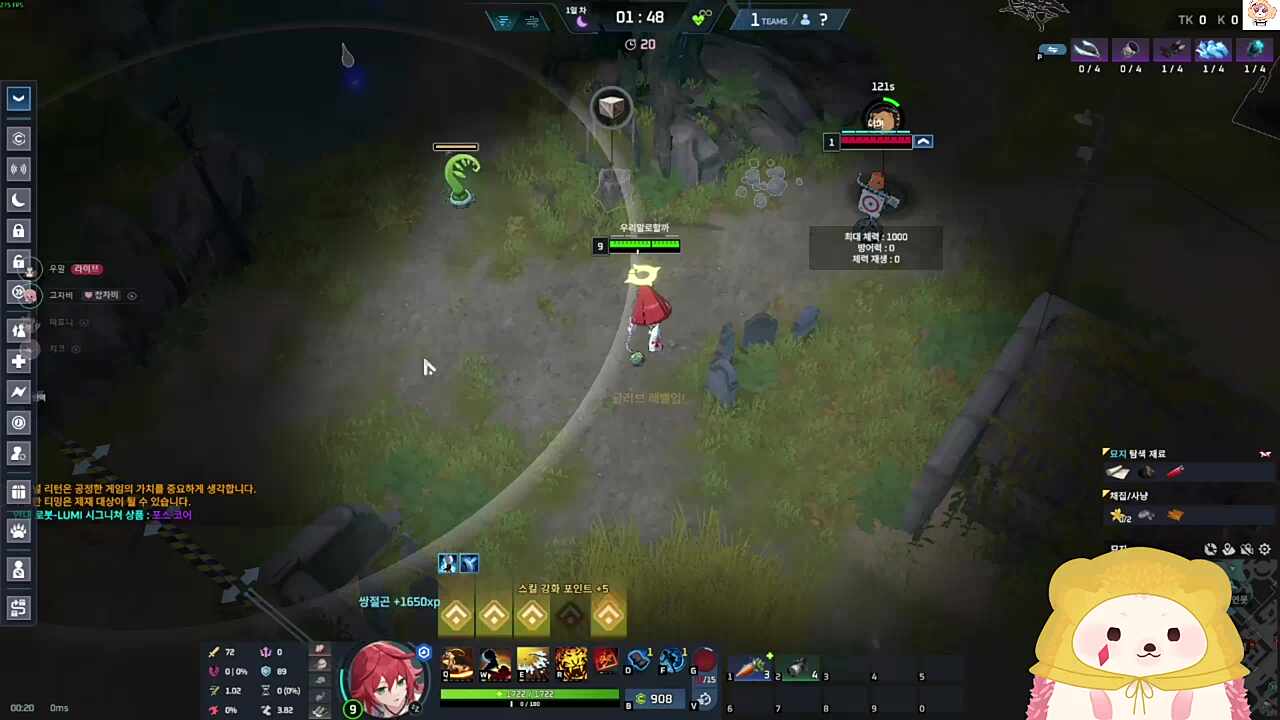Use the F tactical skill icon
Screen dimensions: 1280x720
672,661
